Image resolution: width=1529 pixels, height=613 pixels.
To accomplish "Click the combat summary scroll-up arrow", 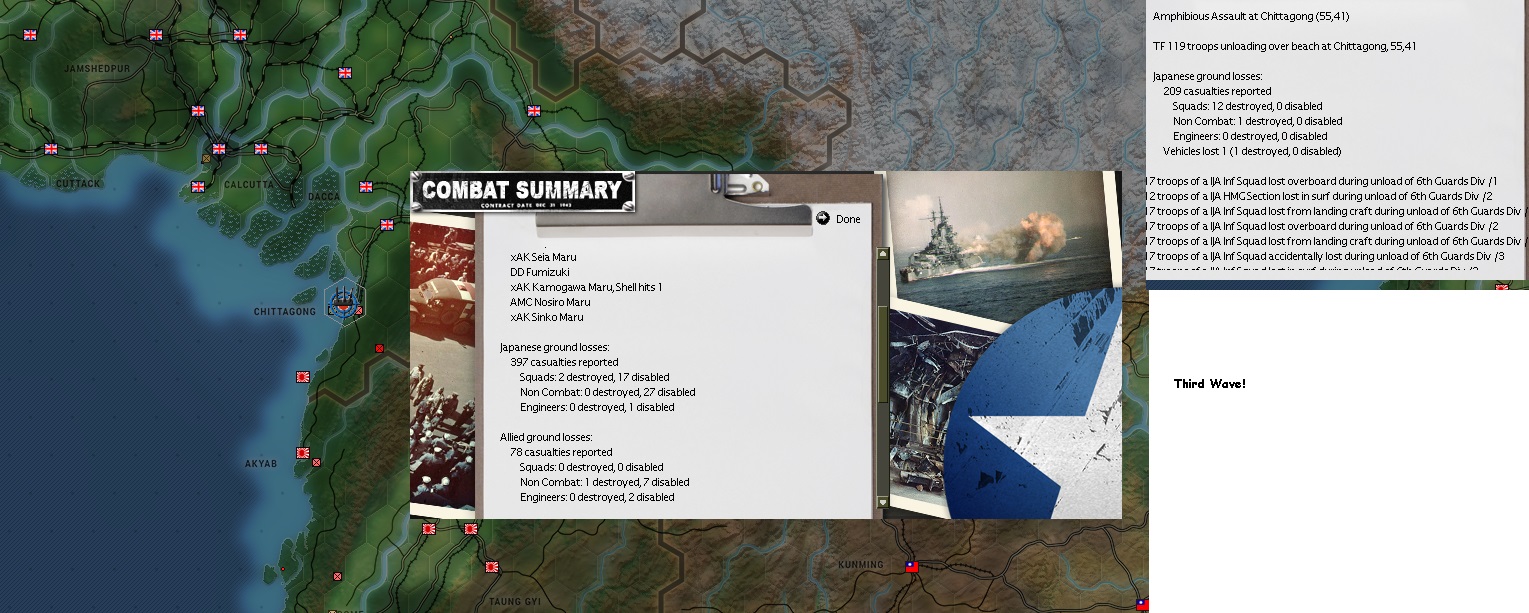I will [x=882, y=254].
